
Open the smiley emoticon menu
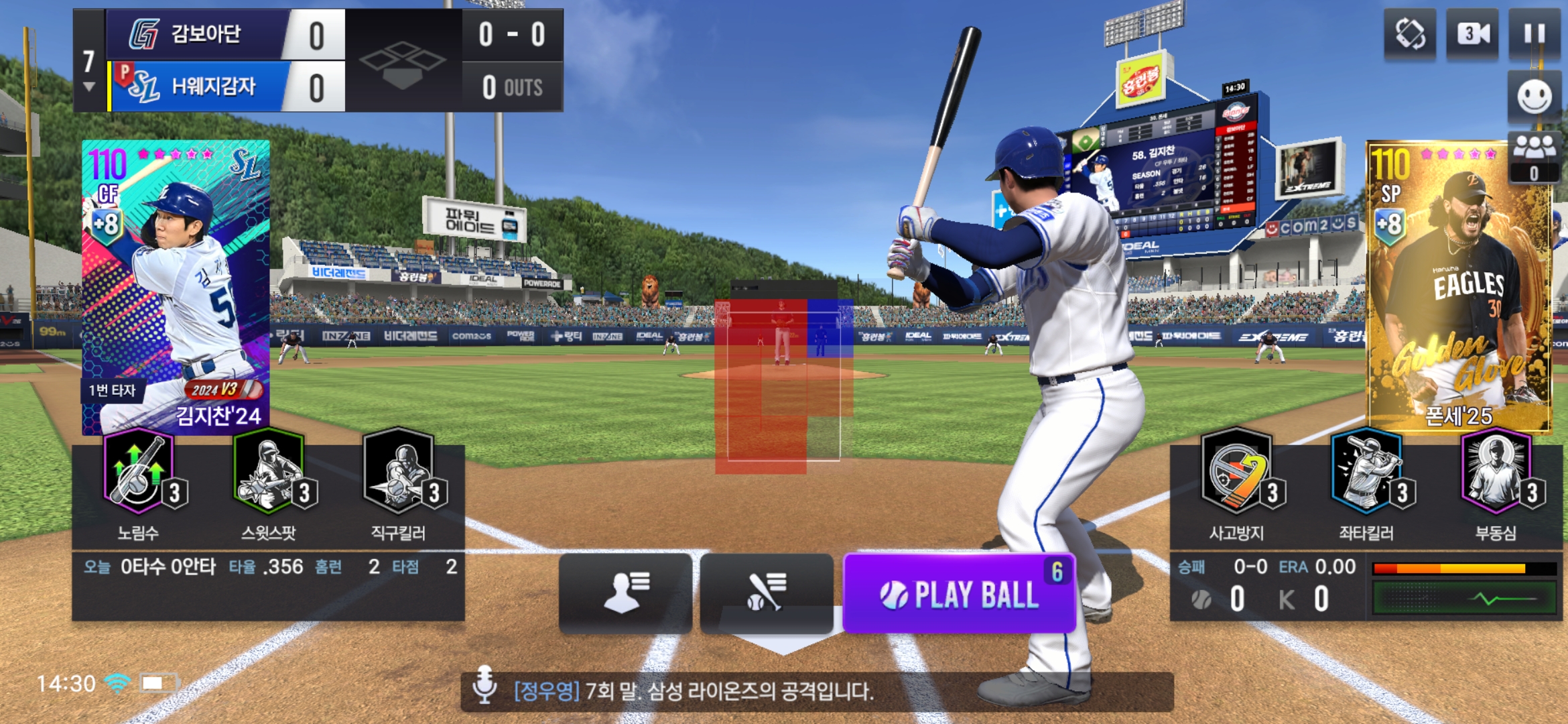tap(1534, 97)
